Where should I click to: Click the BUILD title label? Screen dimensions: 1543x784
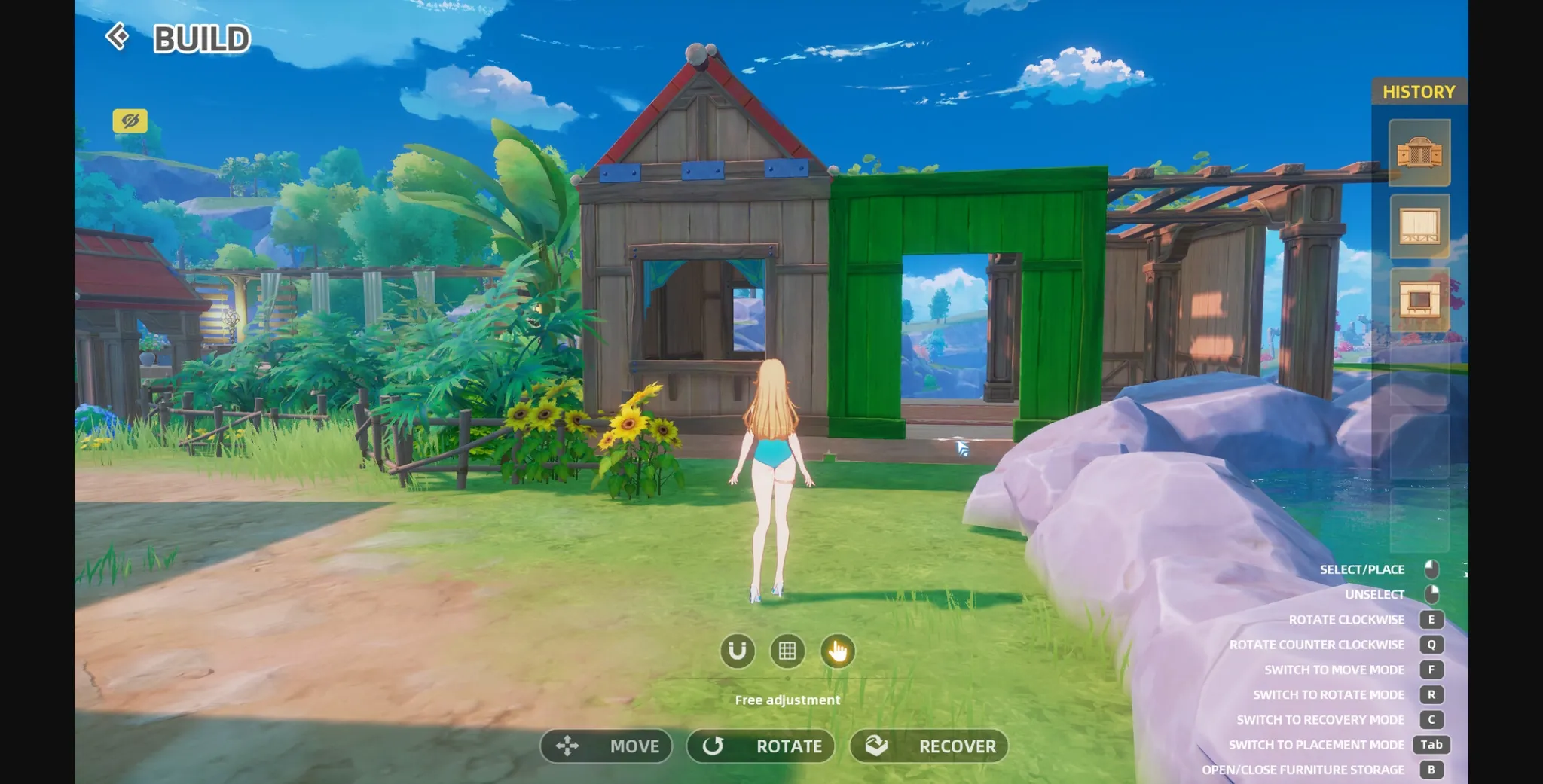[x=202, y=37]
